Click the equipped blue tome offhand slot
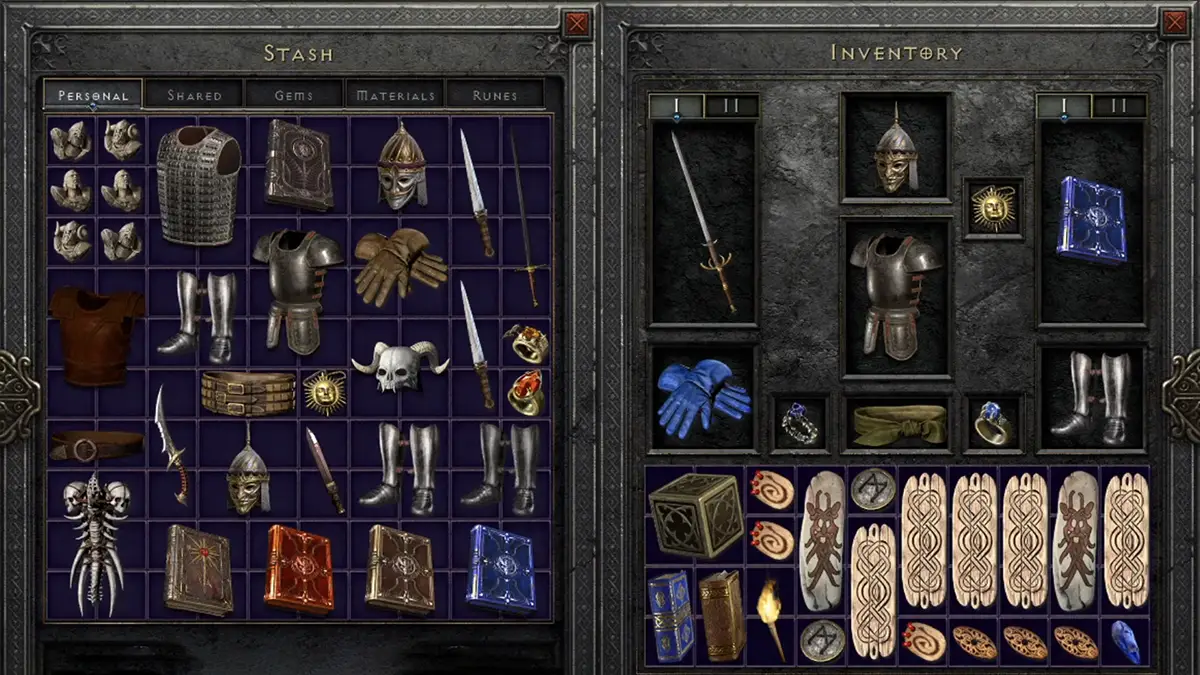The width and height of the screenshot is (1200, 675). [1091, 222]
